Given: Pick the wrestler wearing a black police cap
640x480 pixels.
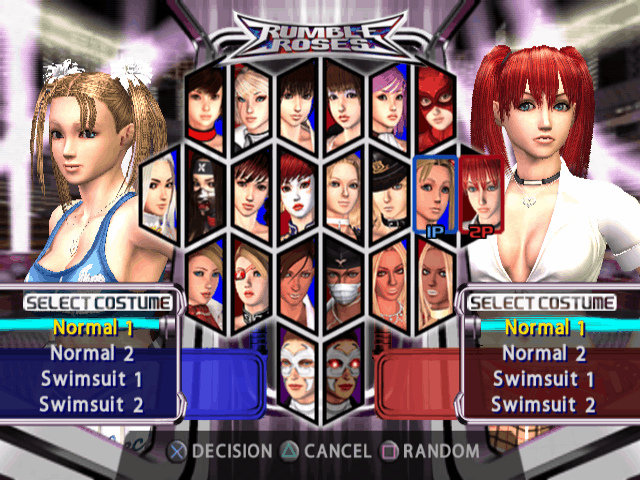Looking at the screenshot, I should pos(388,192).
